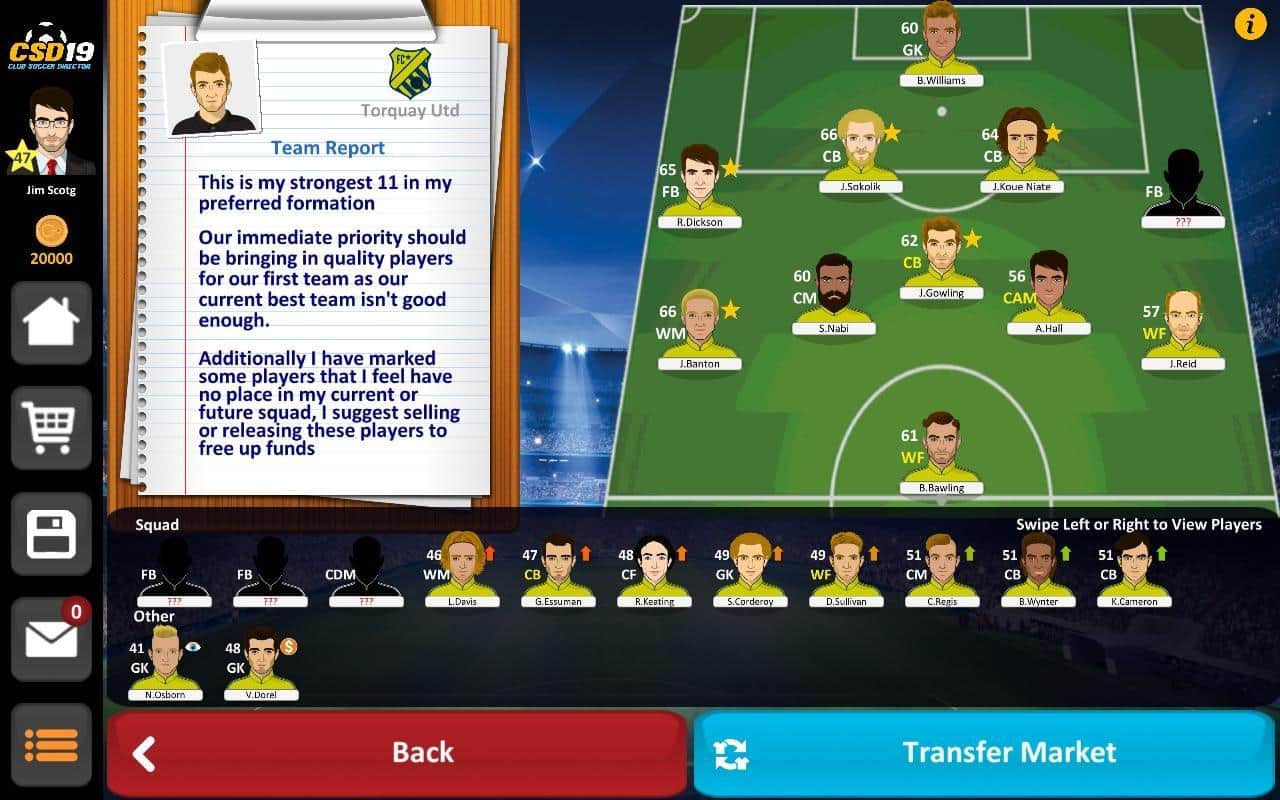Show info via the yellow i icon
Screen dimensions: 1280x800
1250,23
